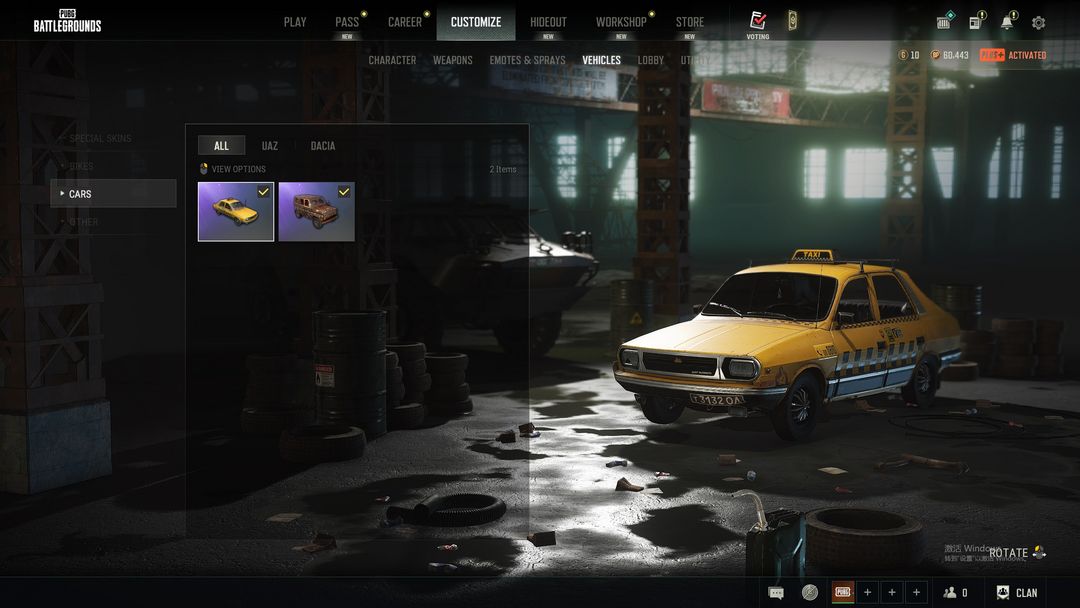Screen dimensions: 1080x608
Task: Filter vehicle skins by UAZ
Action: coord(270,146)
